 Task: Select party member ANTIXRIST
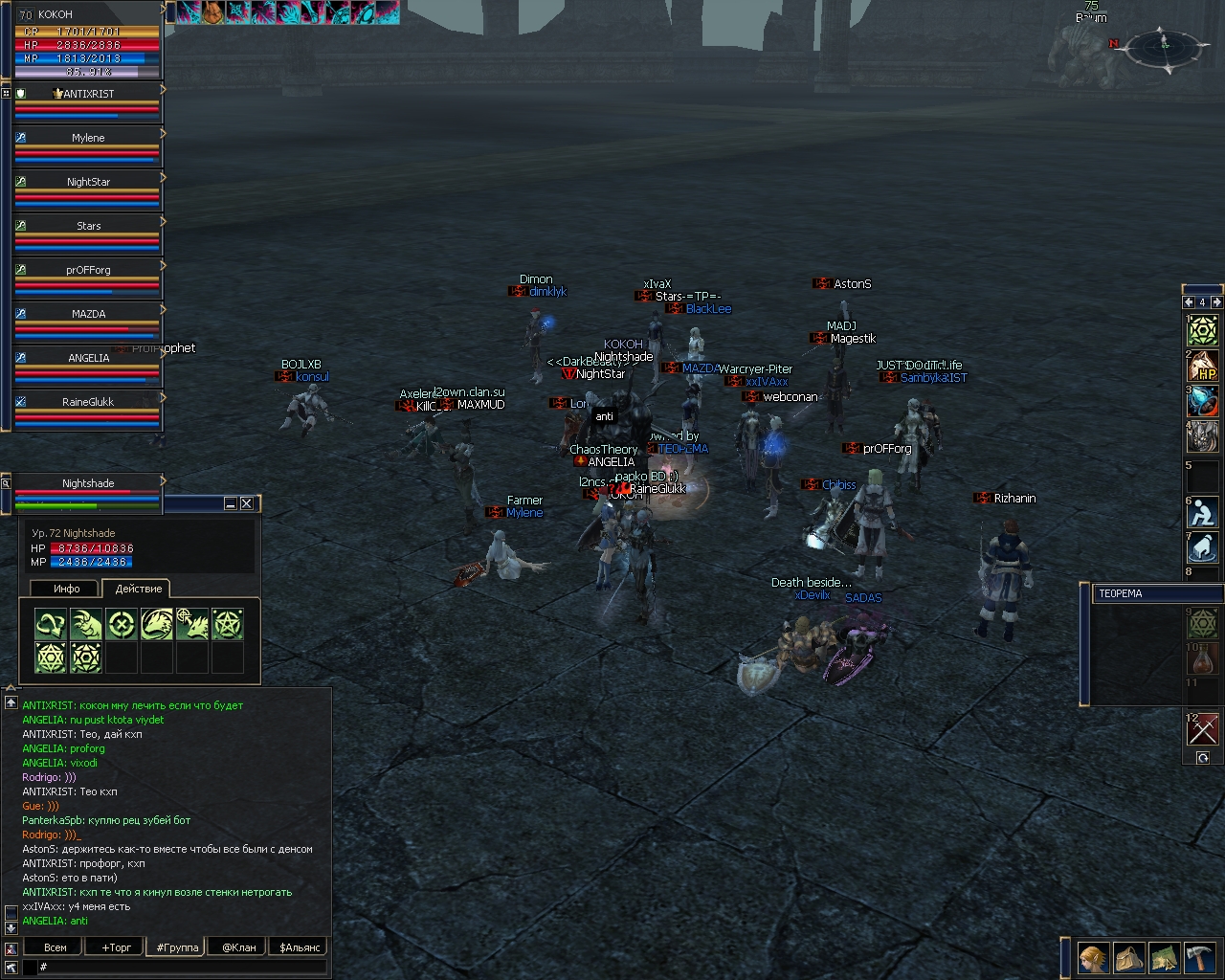pos(88,94)
